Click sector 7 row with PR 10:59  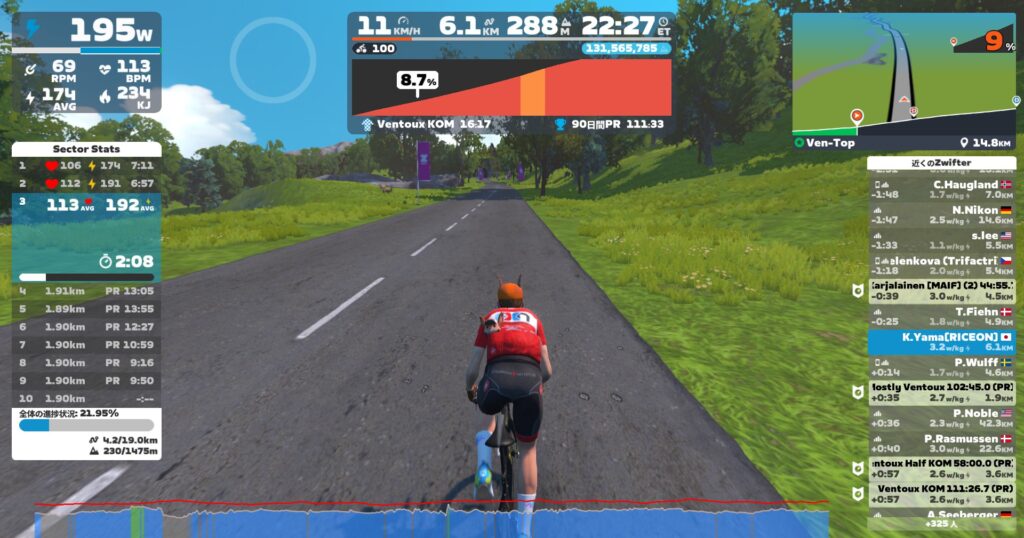click(x=86, y=345)
